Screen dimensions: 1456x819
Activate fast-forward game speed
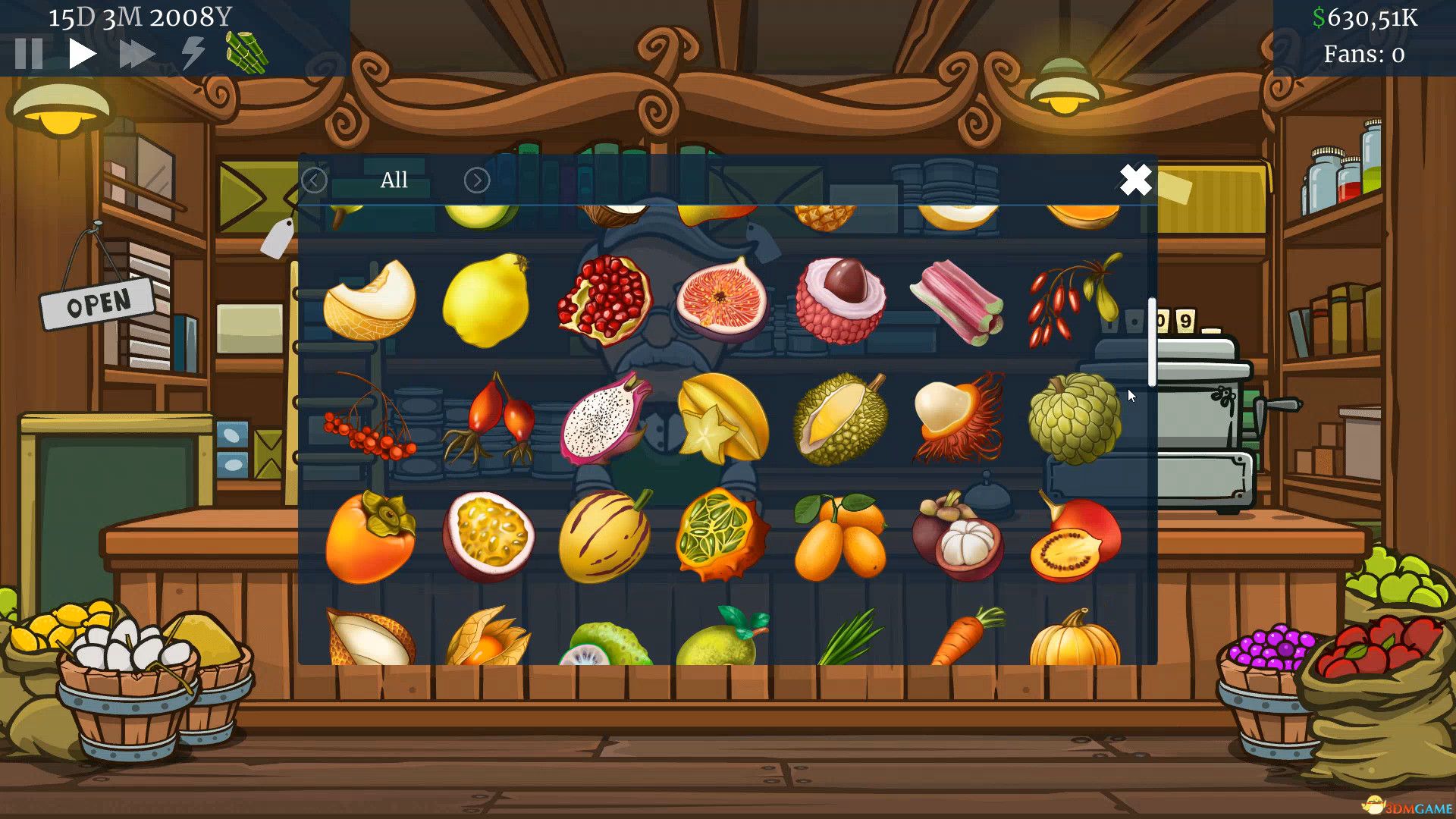(x=135, y=52)
